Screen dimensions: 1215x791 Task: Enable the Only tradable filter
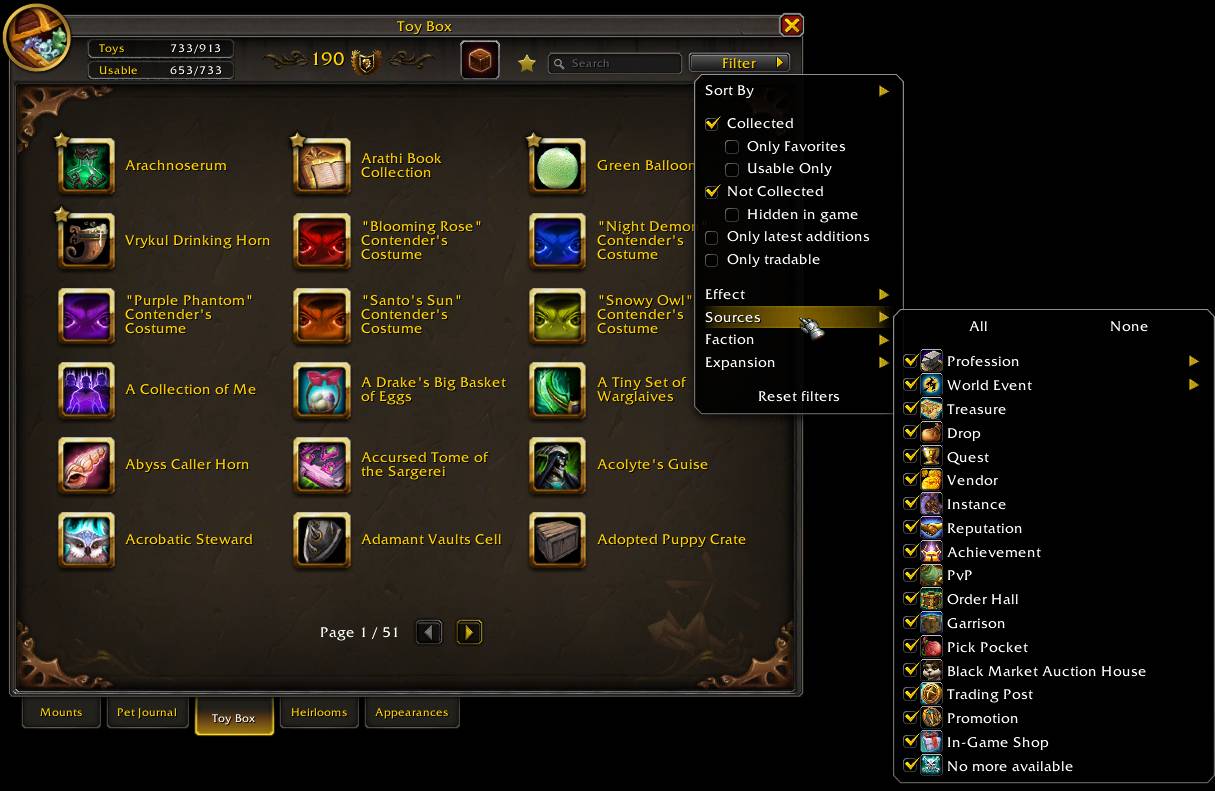[712, 260]
